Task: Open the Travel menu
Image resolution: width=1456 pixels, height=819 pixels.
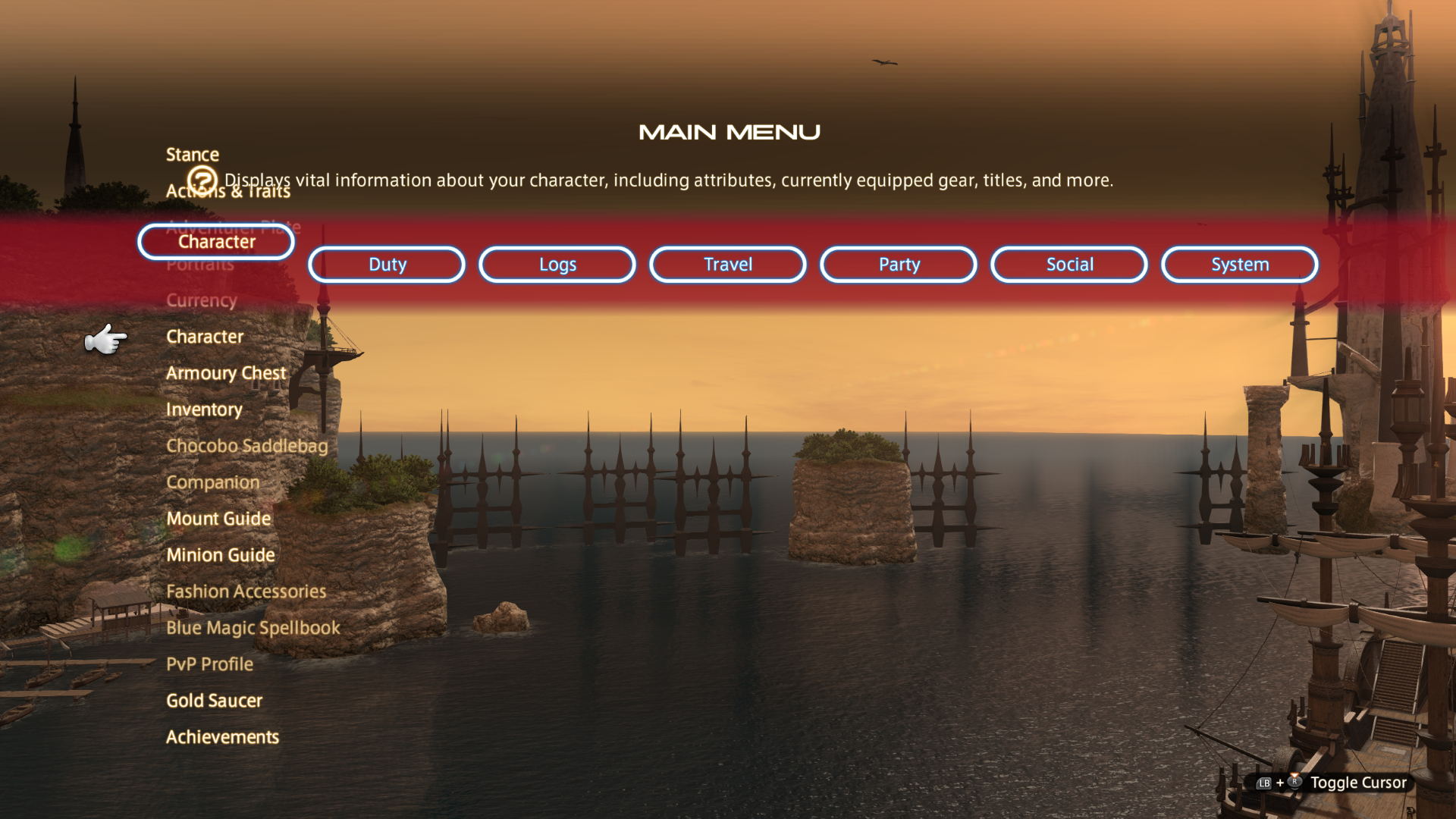Action: [x=726, y=264]
